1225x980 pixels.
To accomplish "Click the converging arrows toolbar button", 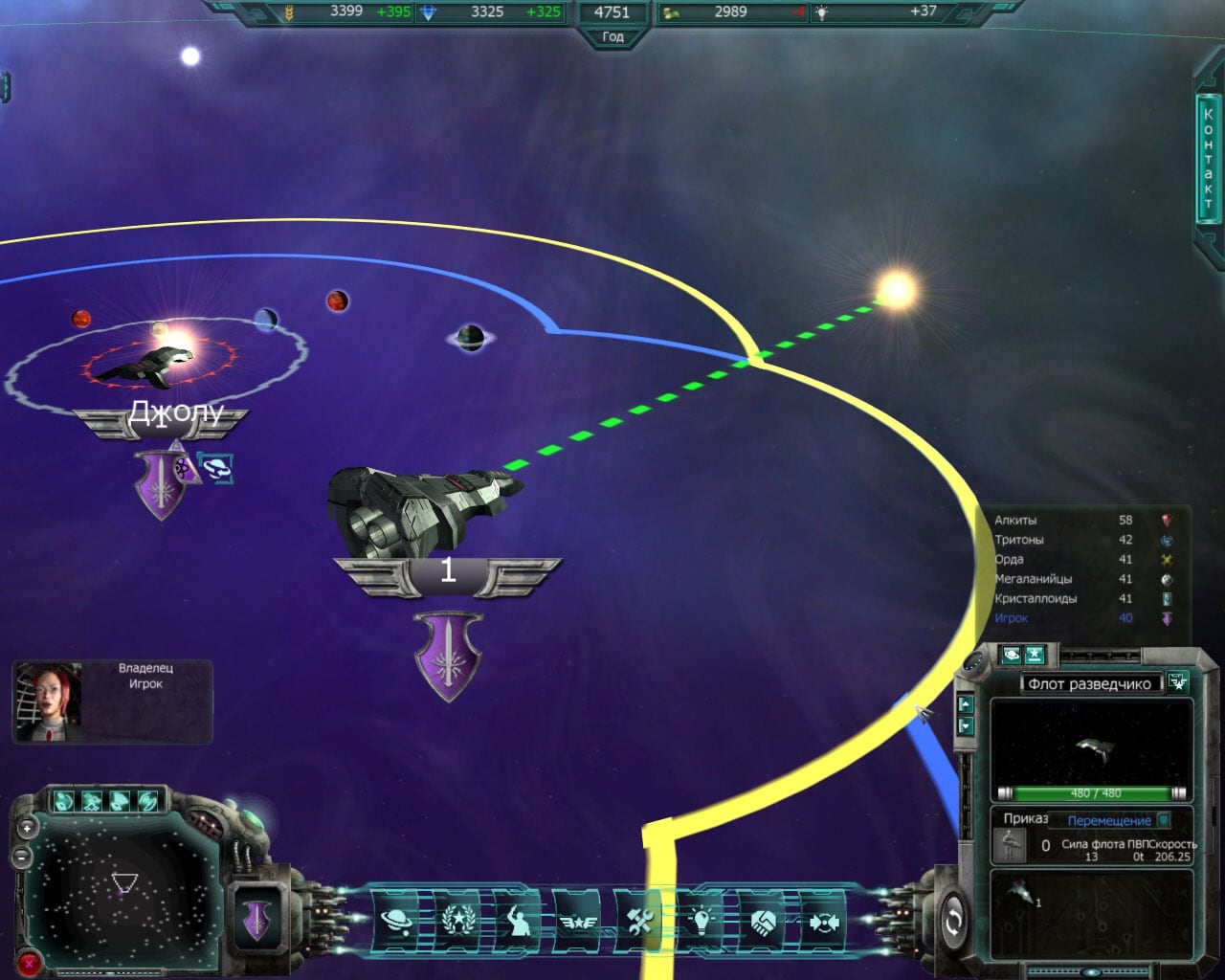I will pos(823,921).
